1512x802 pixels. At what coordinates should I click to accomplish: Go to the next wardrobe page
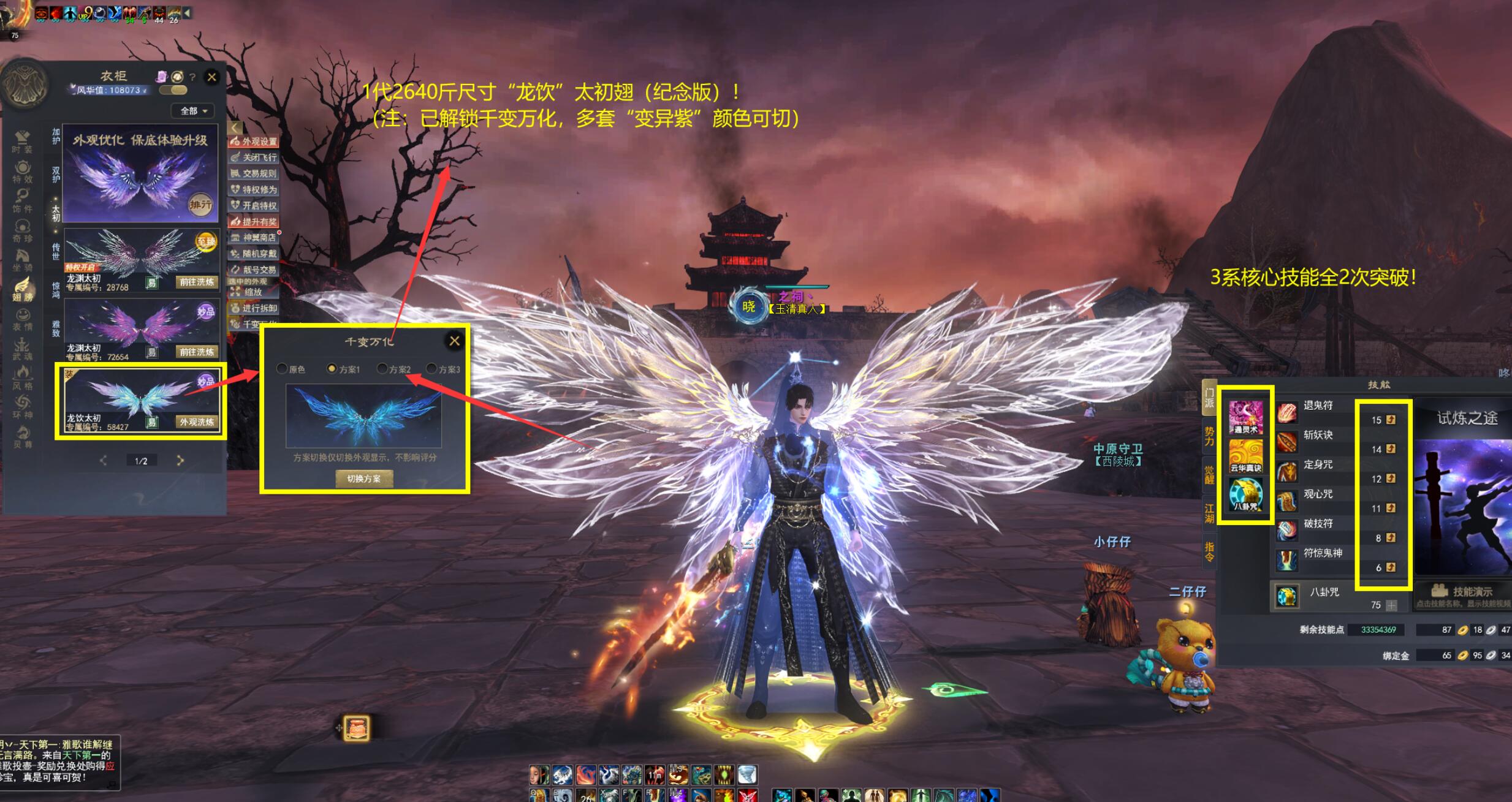pos(180,461)
